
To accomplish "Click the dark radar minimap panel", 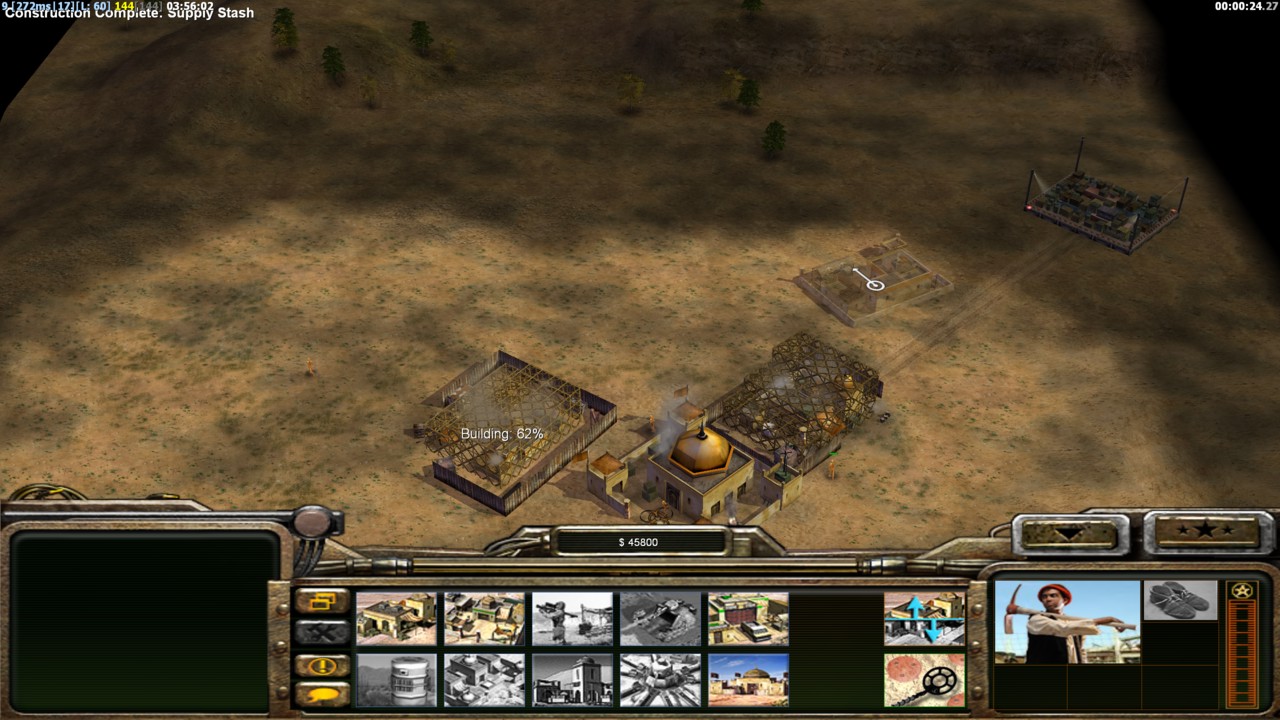I will point(145,621).
